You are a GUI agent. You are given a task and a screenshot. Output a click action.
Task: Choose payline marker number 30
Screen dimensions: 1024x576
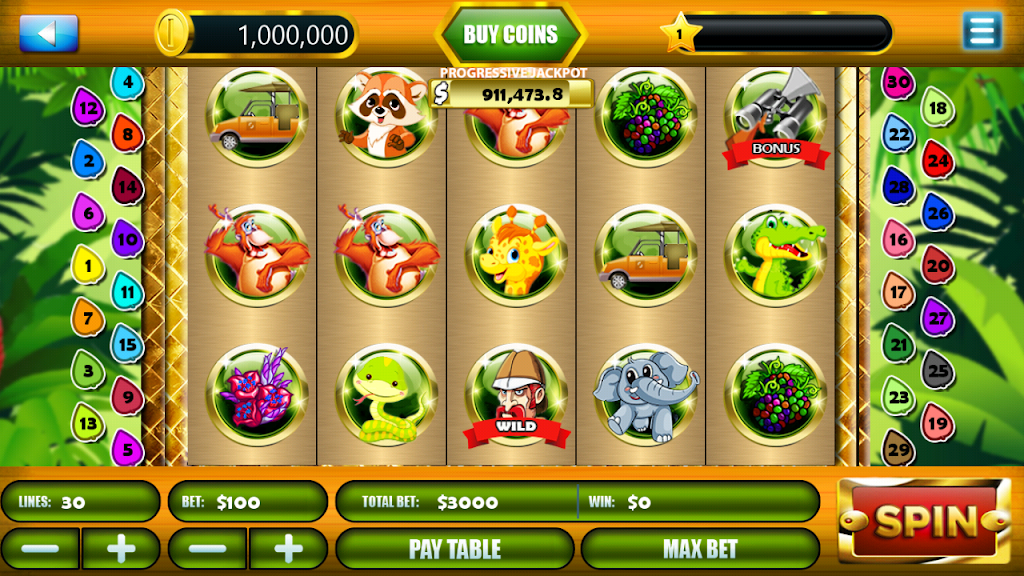[x=898, y=82]
